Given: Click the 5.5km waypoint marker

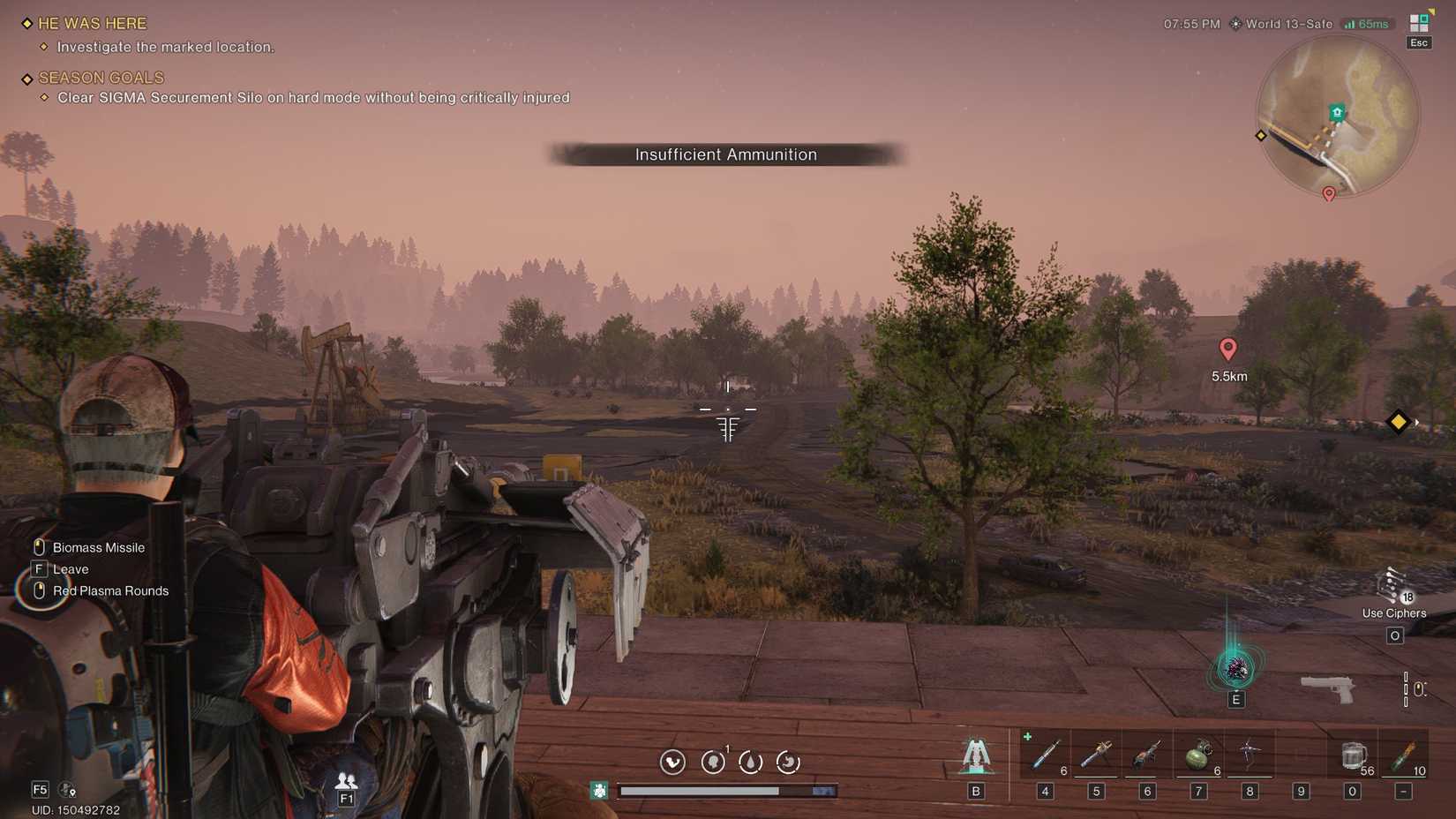Looking at the screenshot, I should pos(1229,350).
